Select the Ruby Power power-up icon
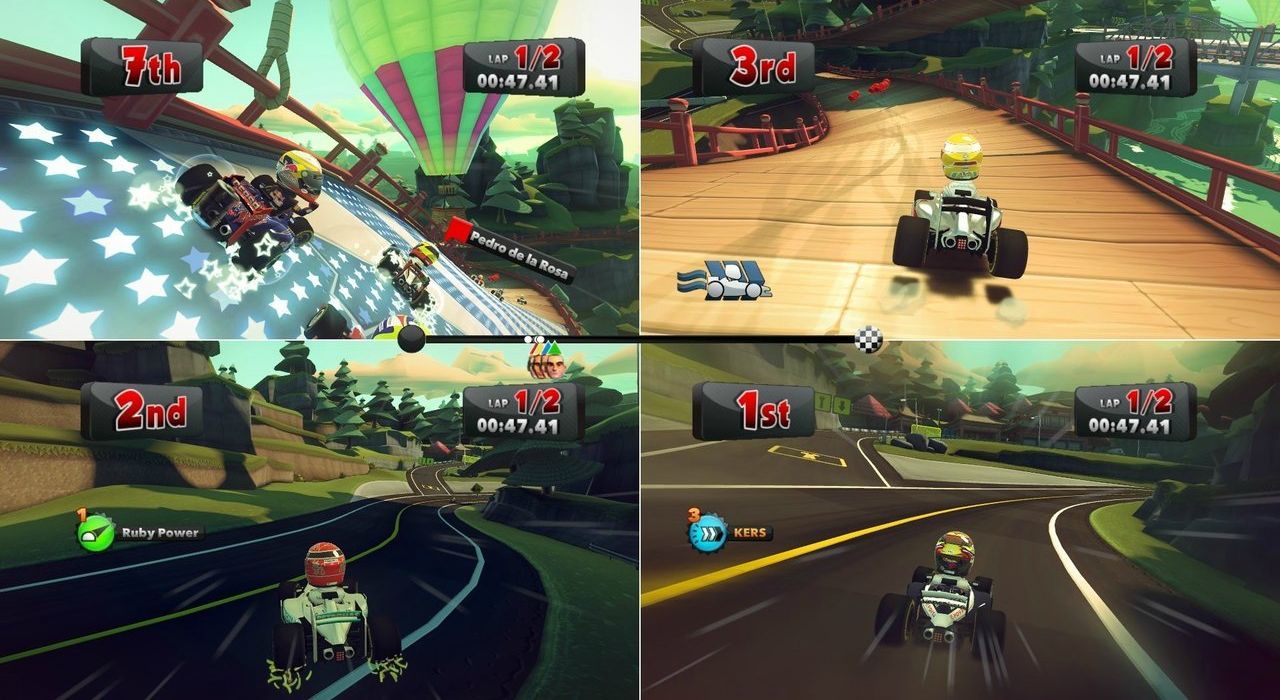 click(94, 533)
